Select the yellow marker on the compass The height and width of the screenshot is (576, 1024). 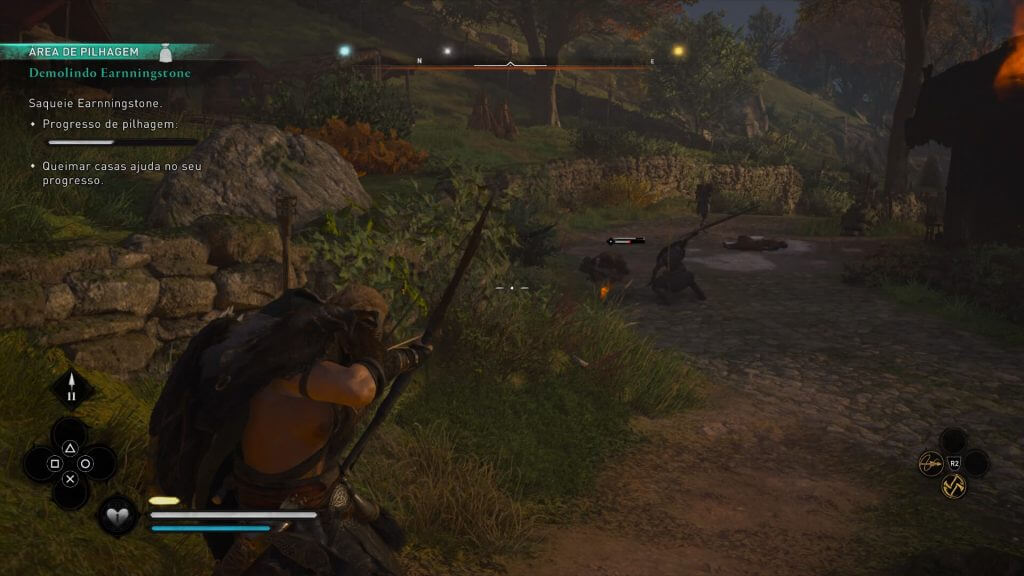[678, 50]
